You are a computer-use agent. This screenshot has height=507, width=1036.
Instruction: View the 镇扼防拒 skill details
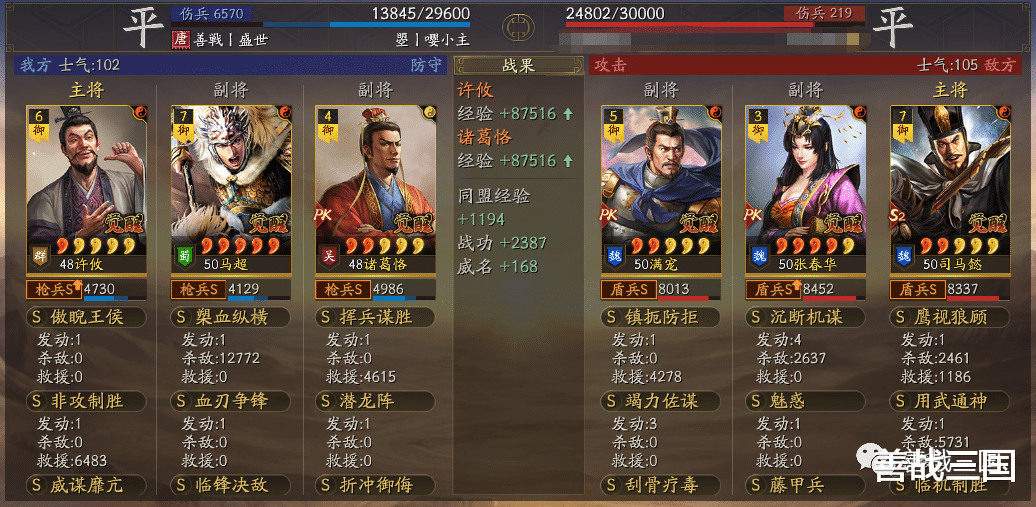point(661,317)
